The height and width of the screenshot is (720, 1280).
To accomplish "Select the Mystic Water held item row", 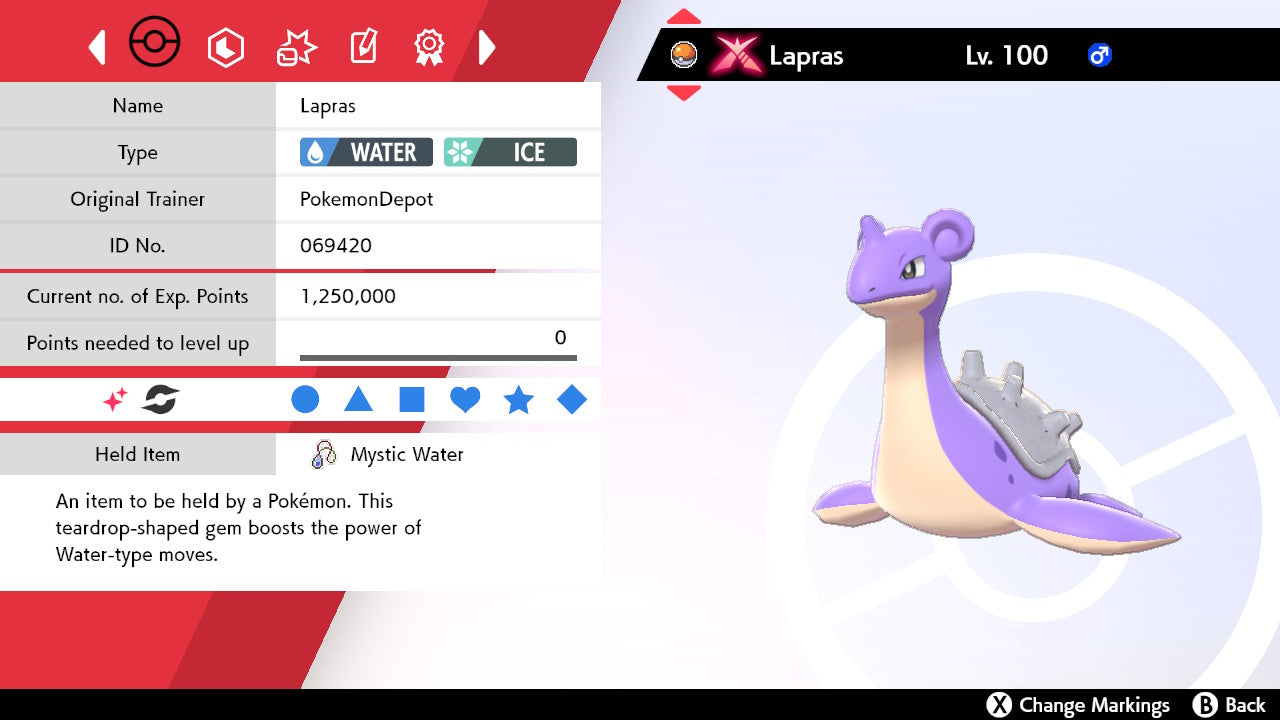I will tap(406, 455).
